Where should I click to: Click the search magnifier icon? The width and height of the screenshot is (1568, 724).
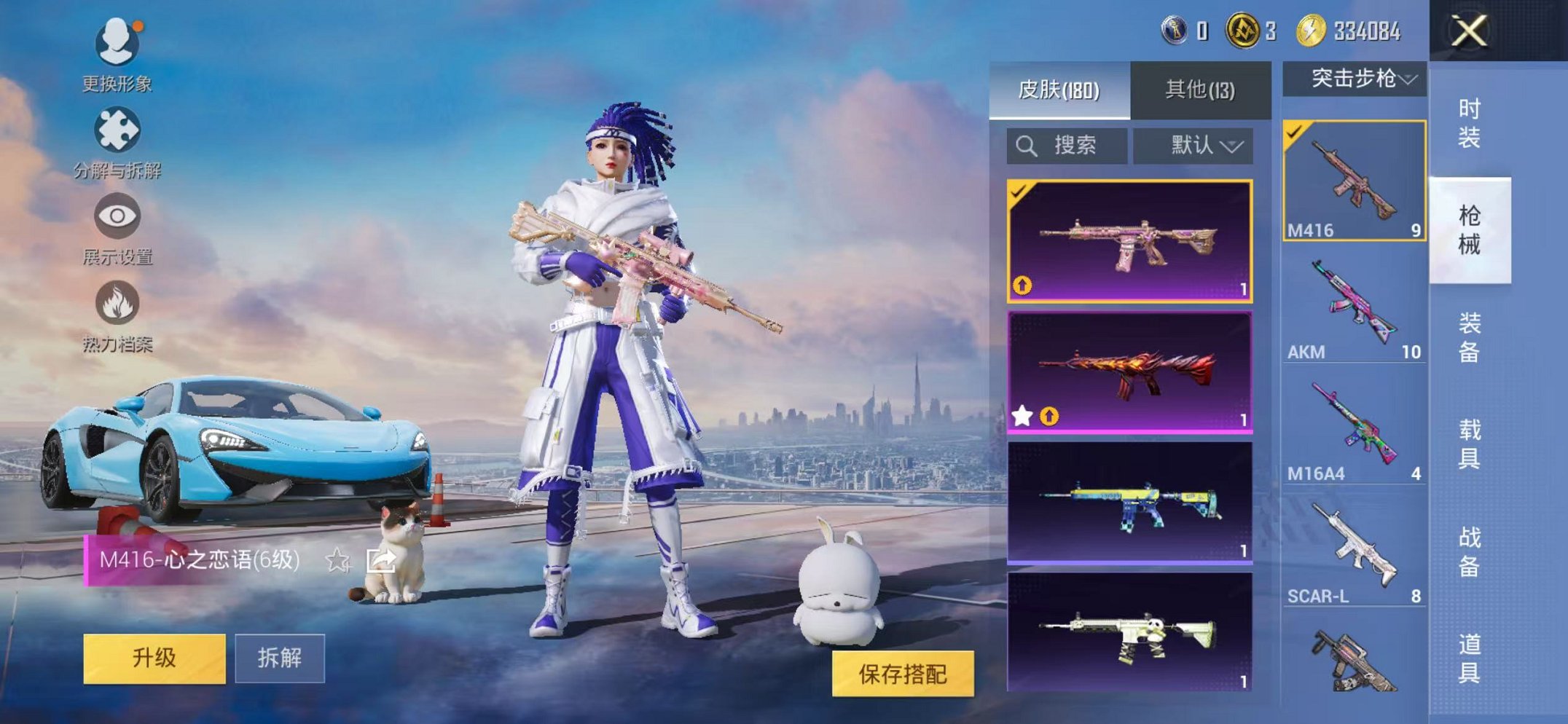point(1028,144)
